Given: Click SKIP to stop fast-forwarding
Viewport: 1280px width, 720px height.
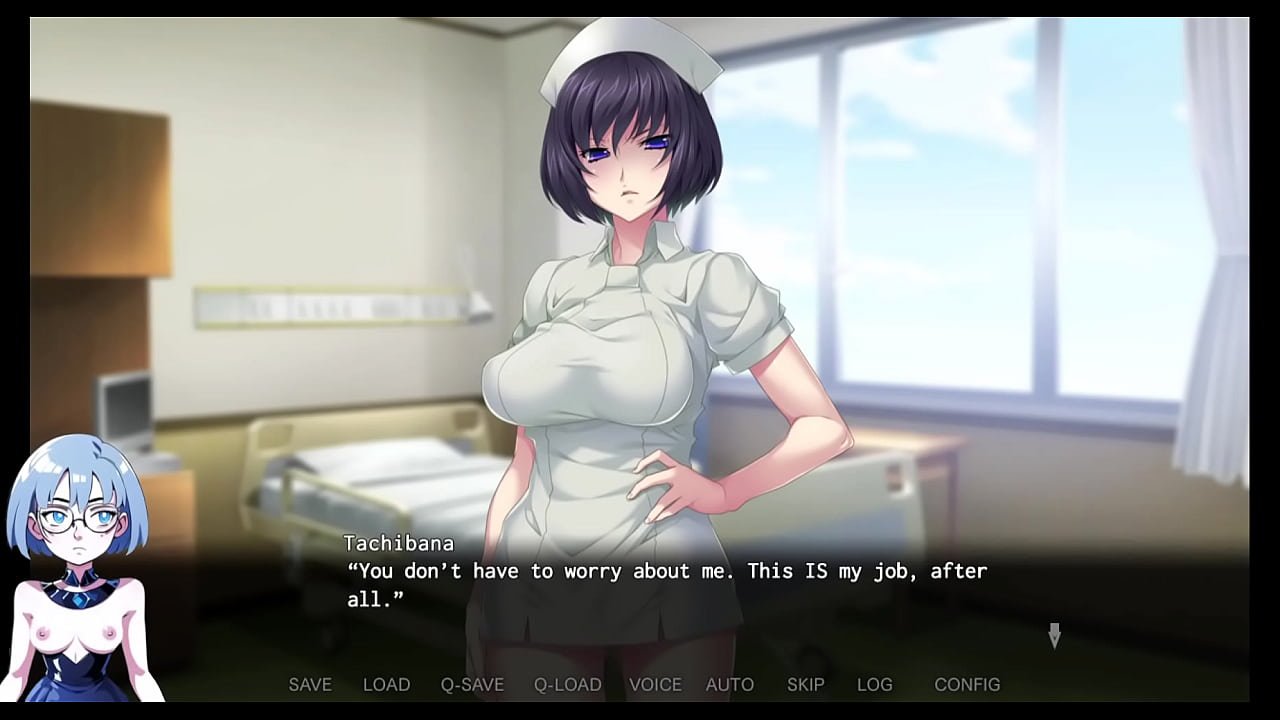Looking at the screenshot, I should (806, 684).
